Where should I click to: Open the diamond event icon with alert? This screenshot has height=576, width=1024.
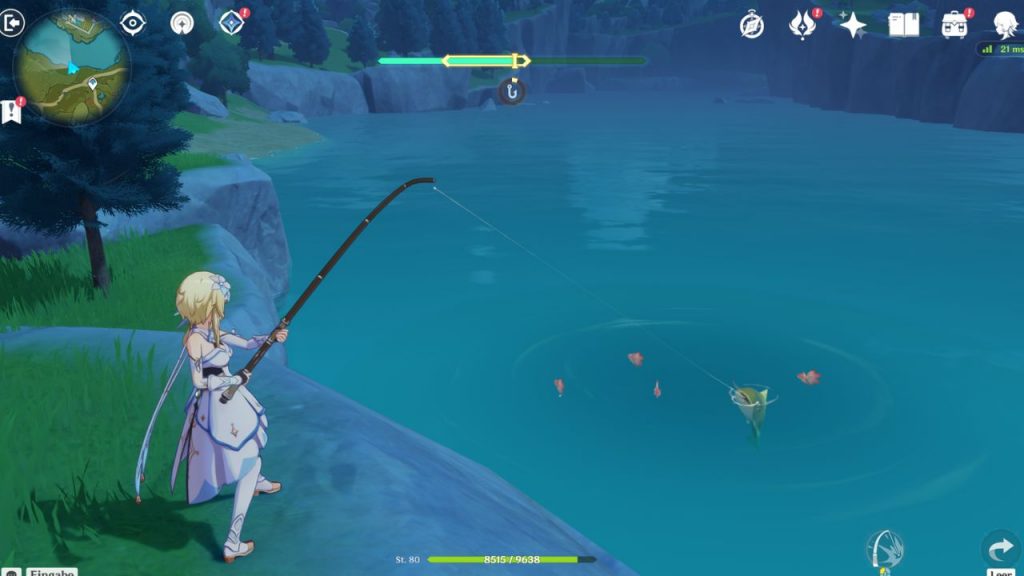pyautogui.click(x=232, y=23)
